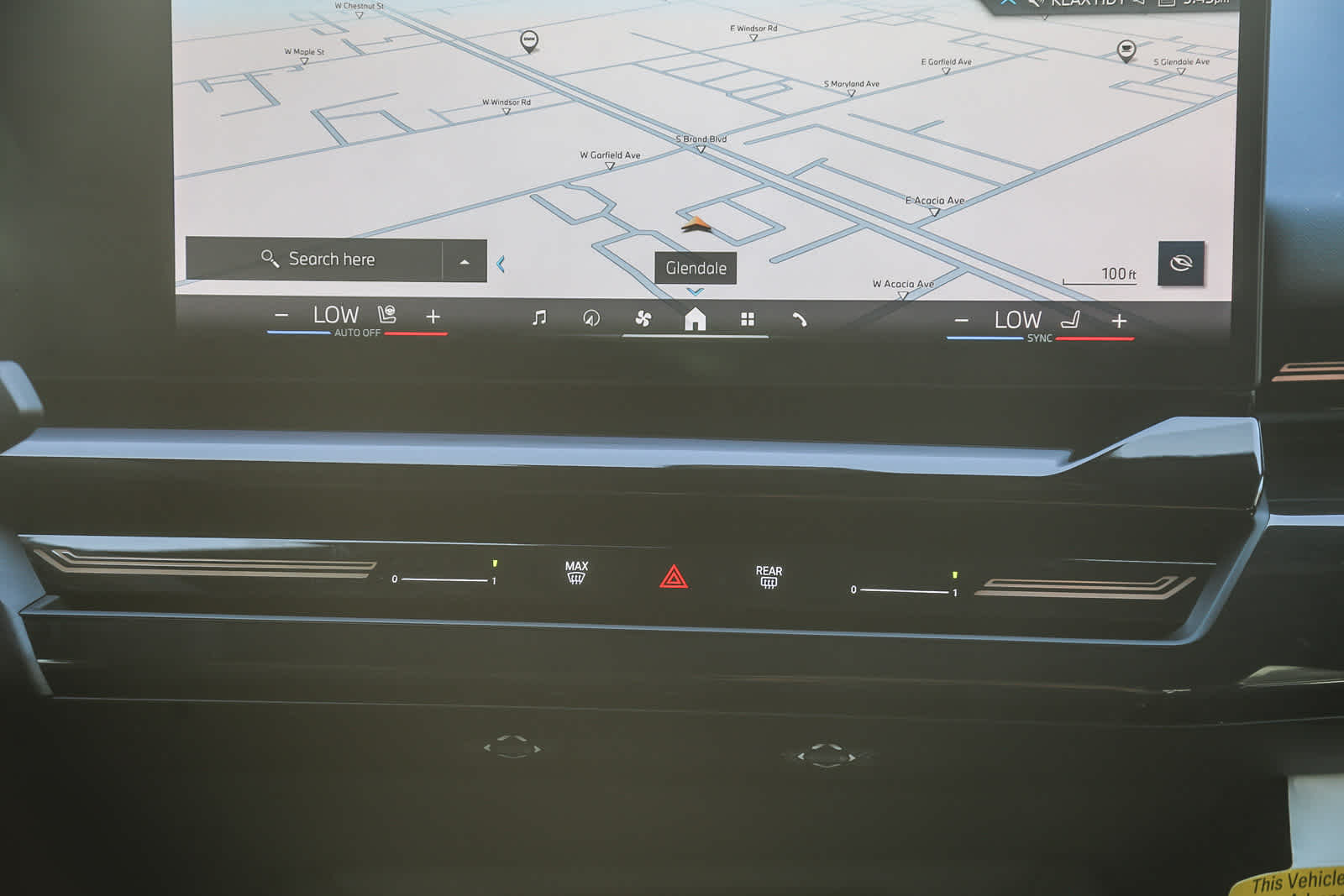Activate the REAR defrost button
The width and height of the screenshot is (1344, 896).
[x=769, y=577]
